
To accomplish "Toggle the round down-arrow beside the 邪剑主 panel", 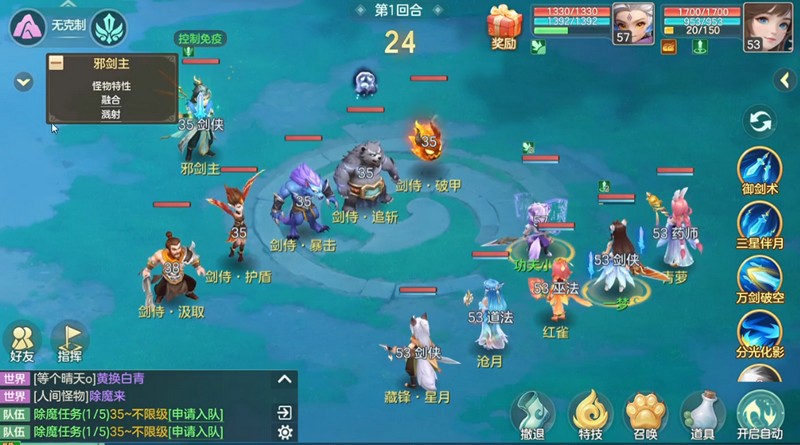I will (24, 82).
